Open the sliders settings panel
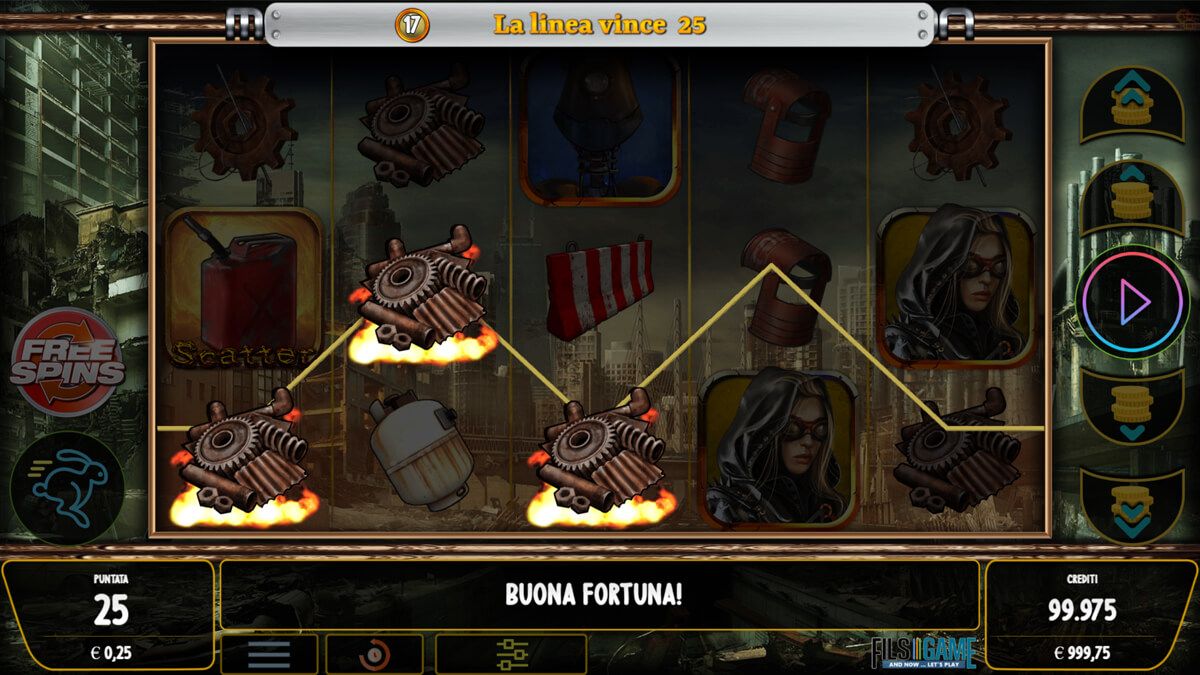This screenshot has width=1200, height=675. [x=511, y=654]
